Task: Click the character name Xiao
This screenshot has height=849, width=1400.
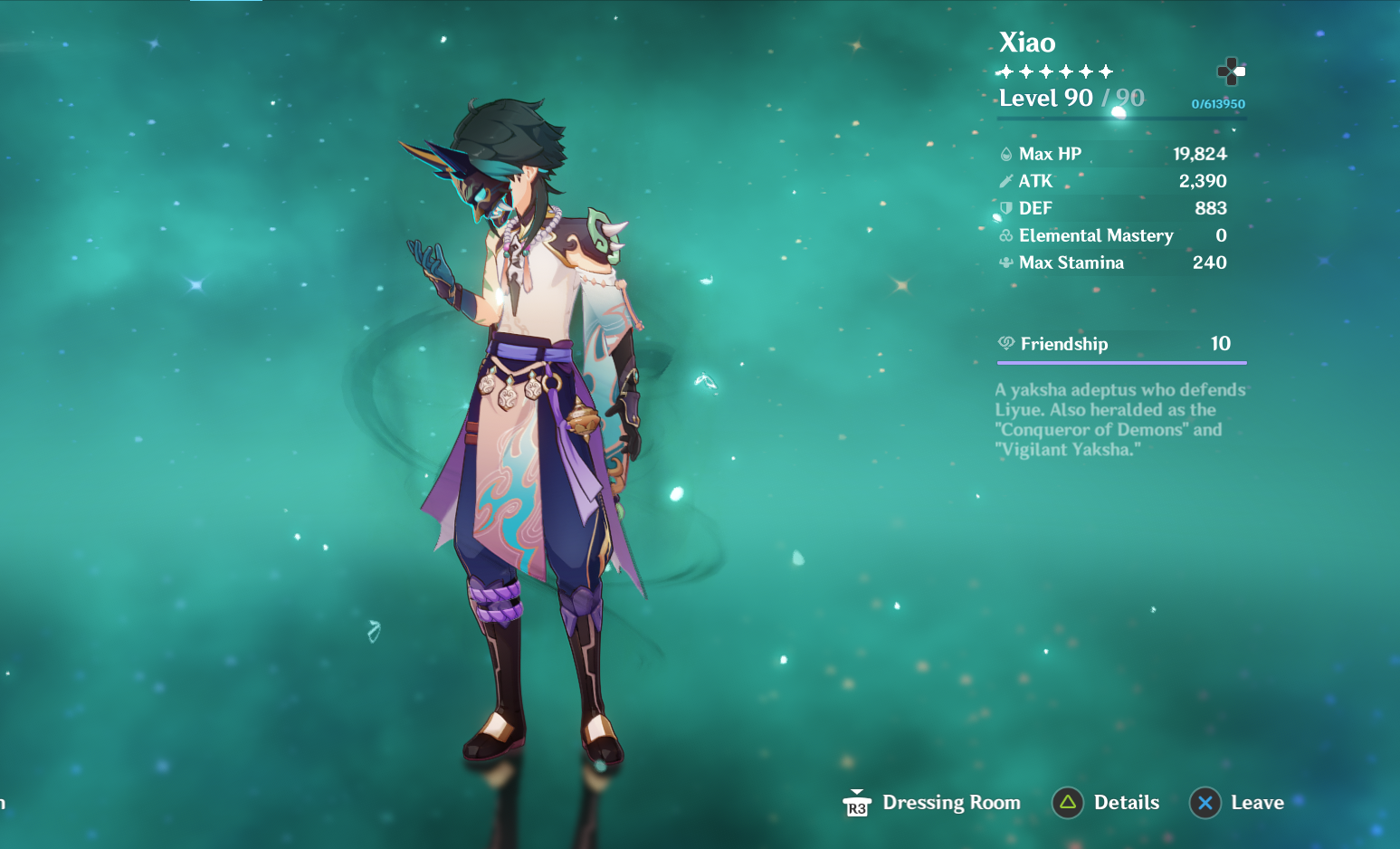Action: pyautogui.click(x=1026, y=43)
